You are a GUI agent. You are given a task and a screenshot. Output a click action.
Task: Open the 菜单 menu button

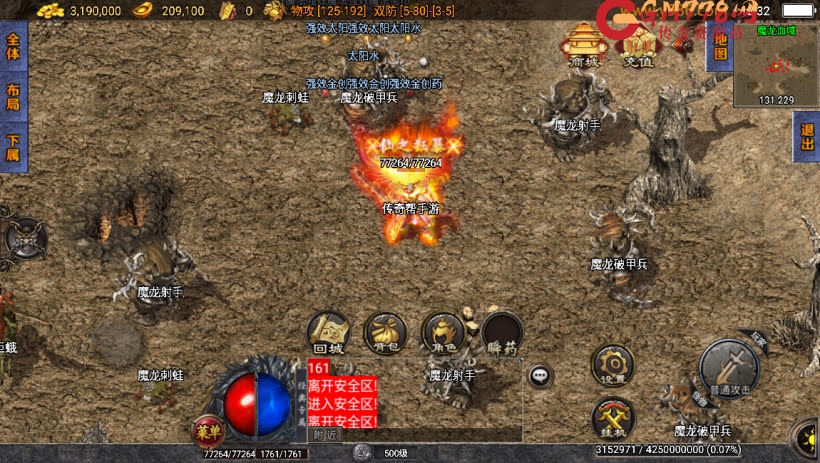206,430
